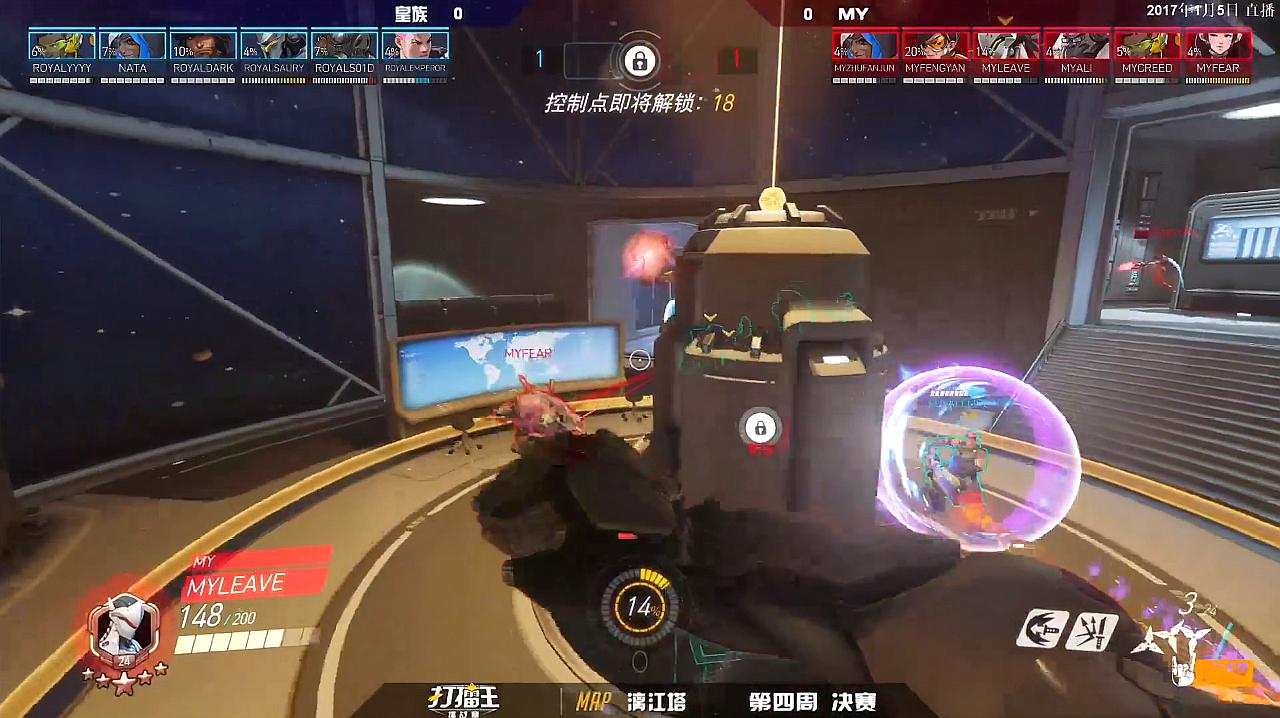Activate Genji's Deflect ability icon
Viewport: 1280px width, 718px height.
(1092, 630)
